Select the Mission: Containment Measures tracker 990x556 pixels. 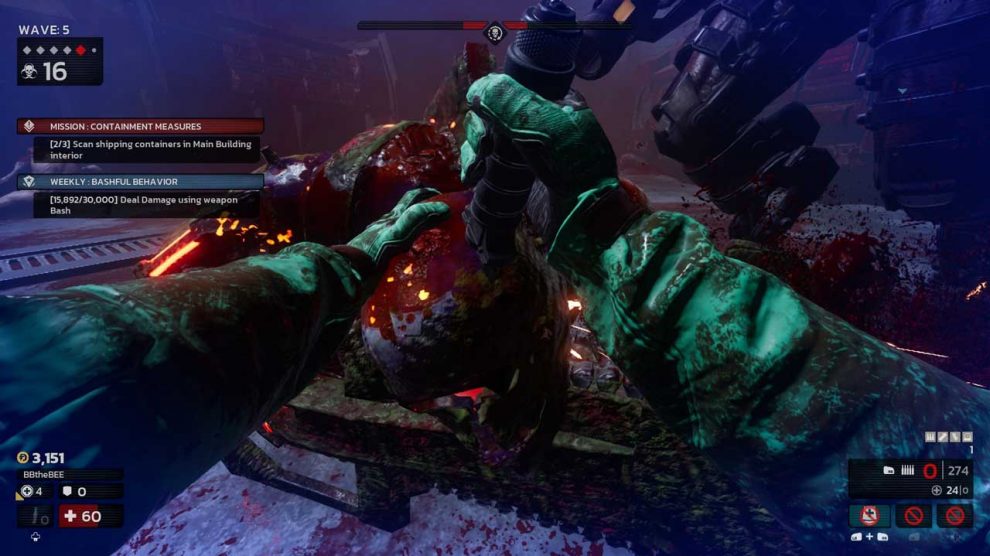tap(140, 127)
